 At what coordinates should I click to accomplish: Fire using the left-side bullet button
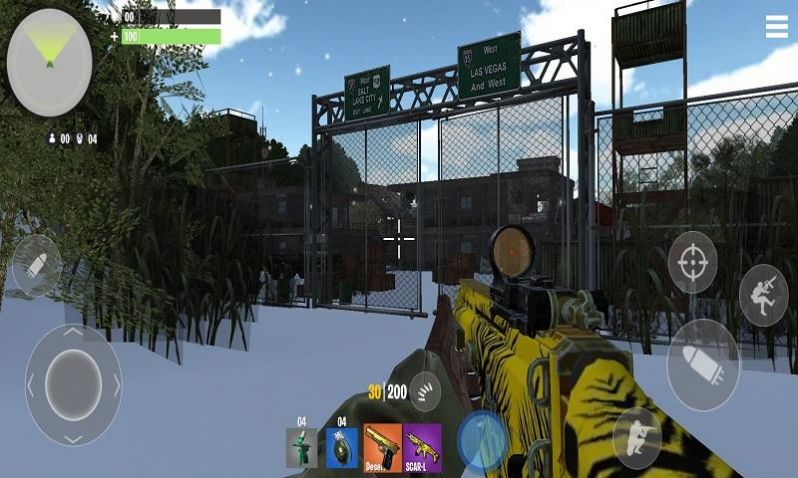(37, 264)
